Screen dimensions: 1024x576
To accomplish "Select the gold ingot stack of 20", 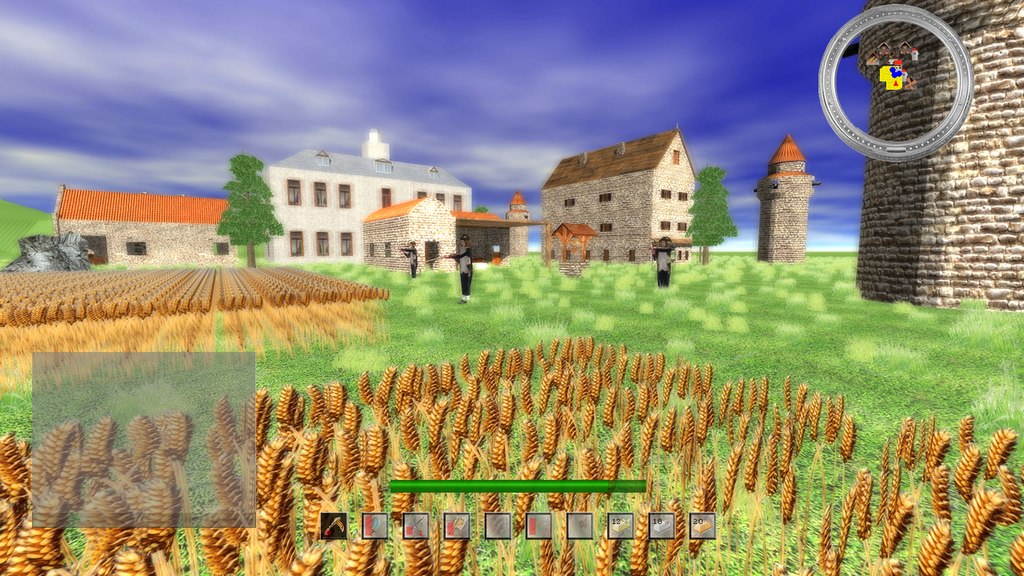I will pos(702,526).
